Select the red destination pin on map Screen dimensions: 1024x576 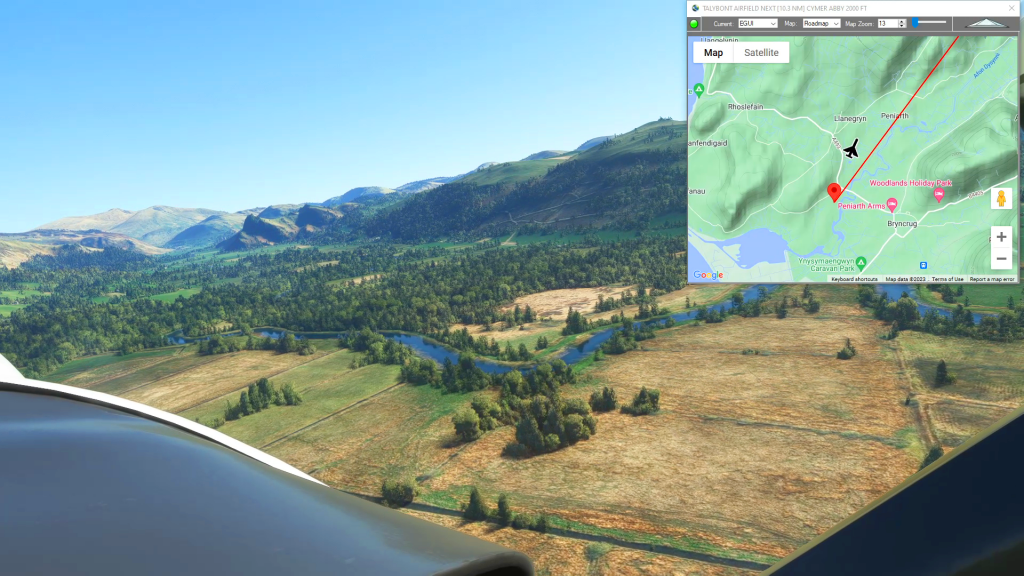pos(834,191)
